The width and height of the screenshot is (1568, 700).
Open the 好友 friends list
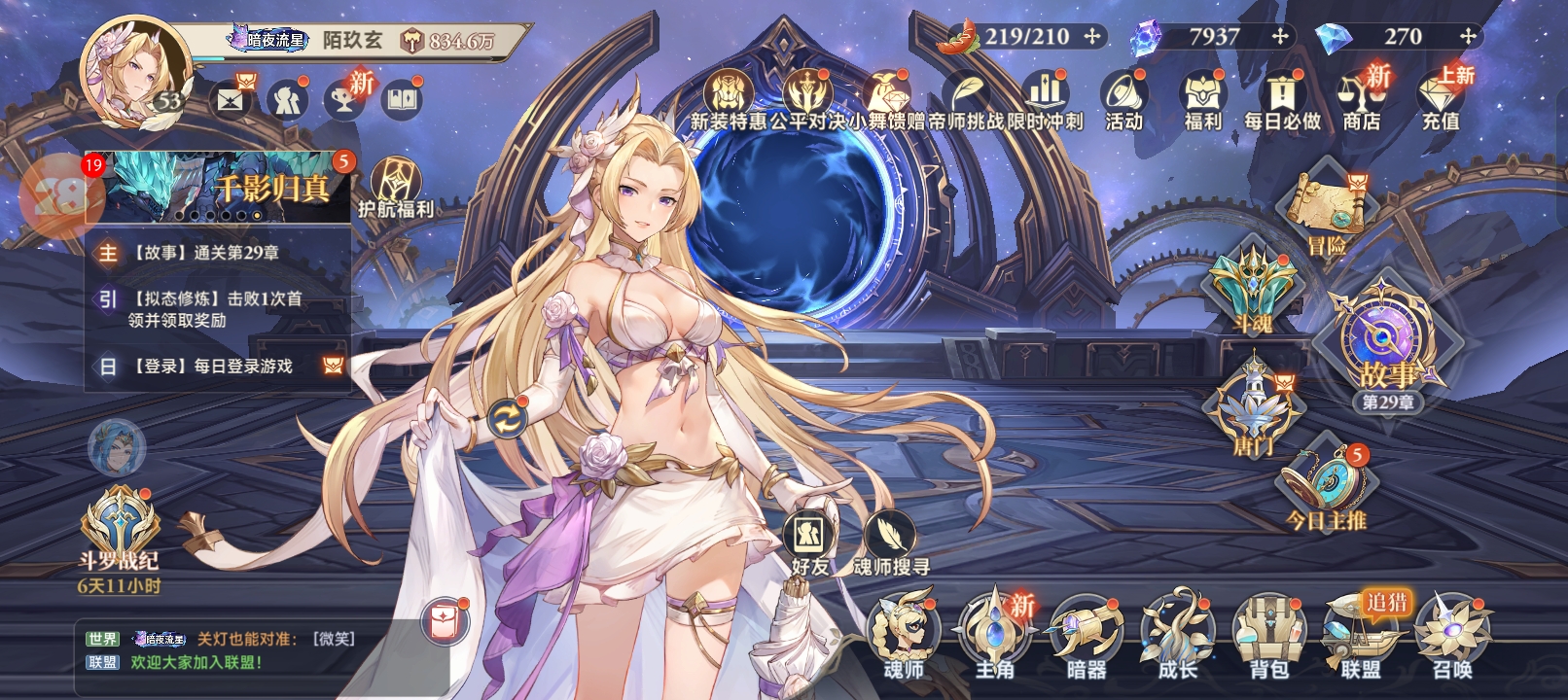pos(809,541)
